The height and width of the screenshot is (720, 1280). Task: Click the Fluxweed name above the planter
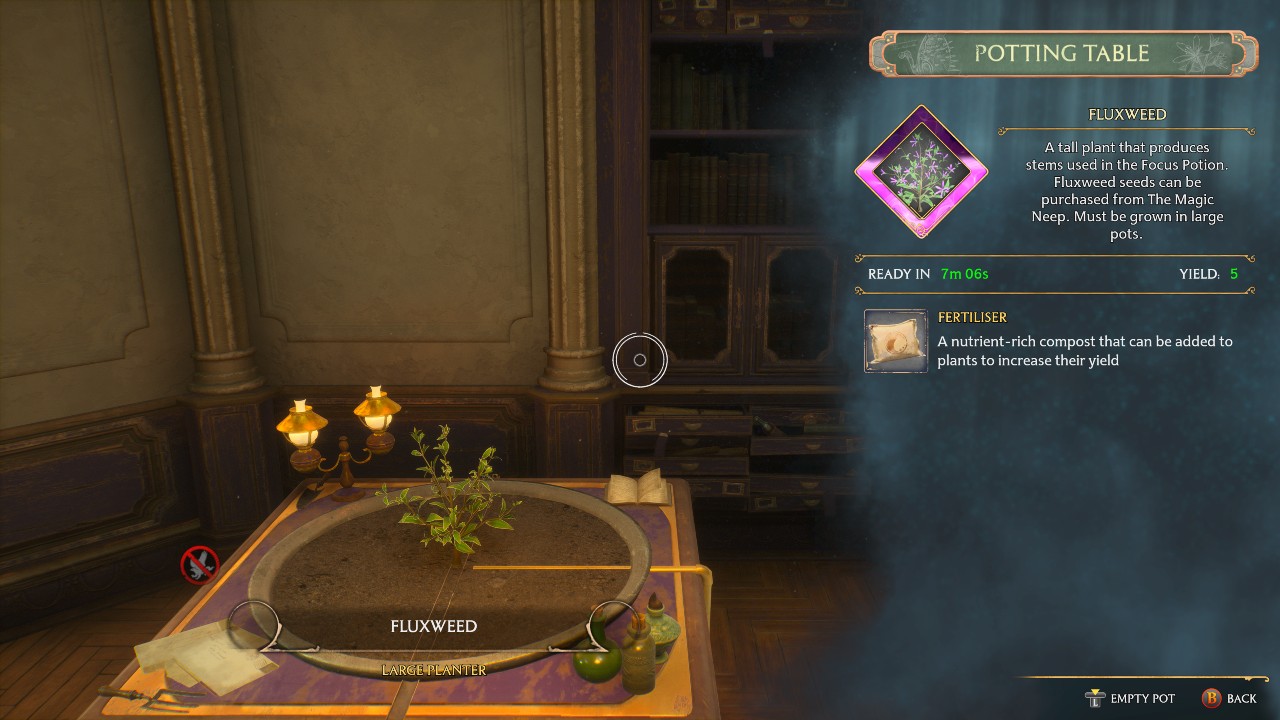(434, 626)
